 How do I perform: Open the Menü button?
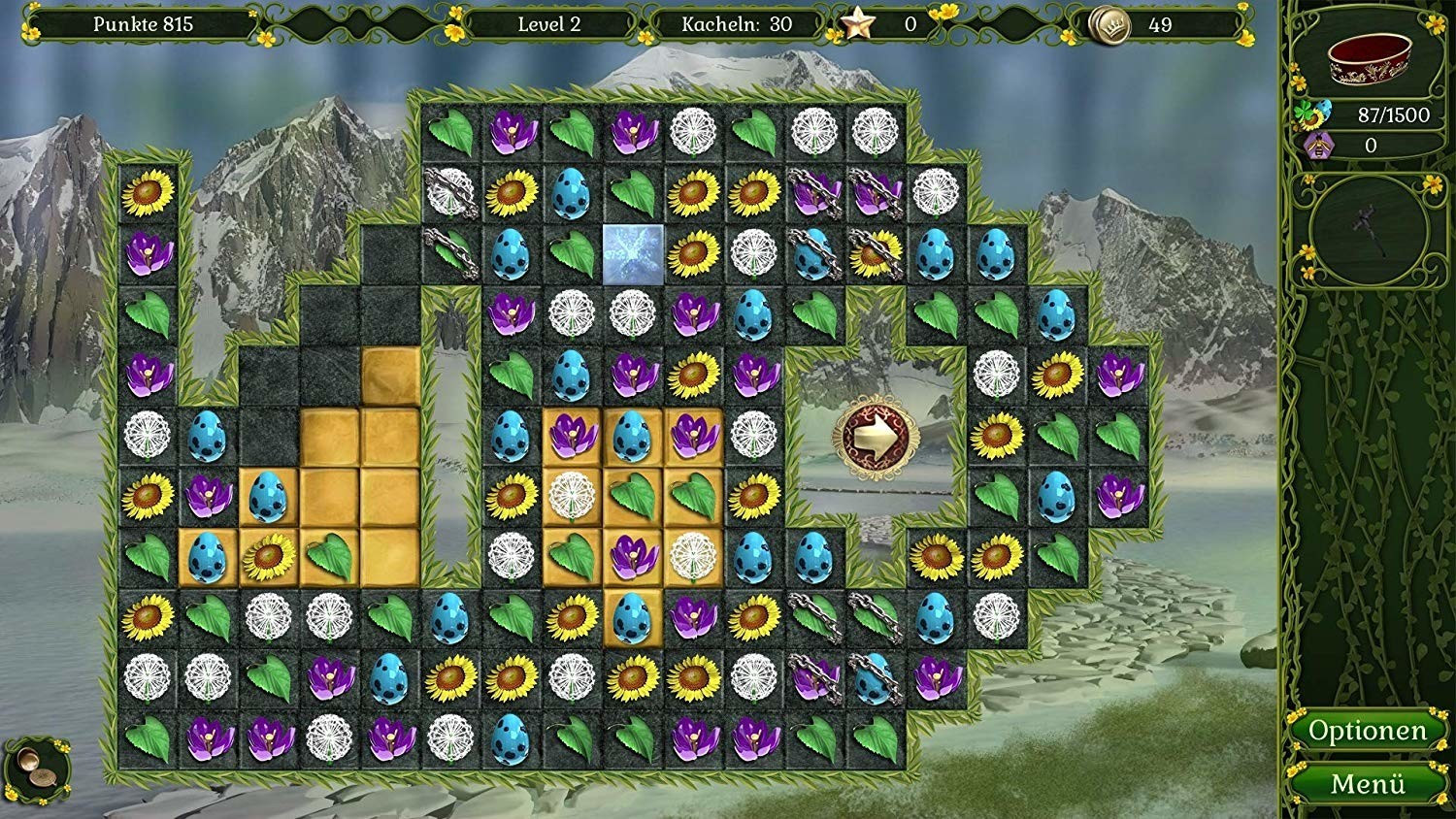(x=1368, y=783)
